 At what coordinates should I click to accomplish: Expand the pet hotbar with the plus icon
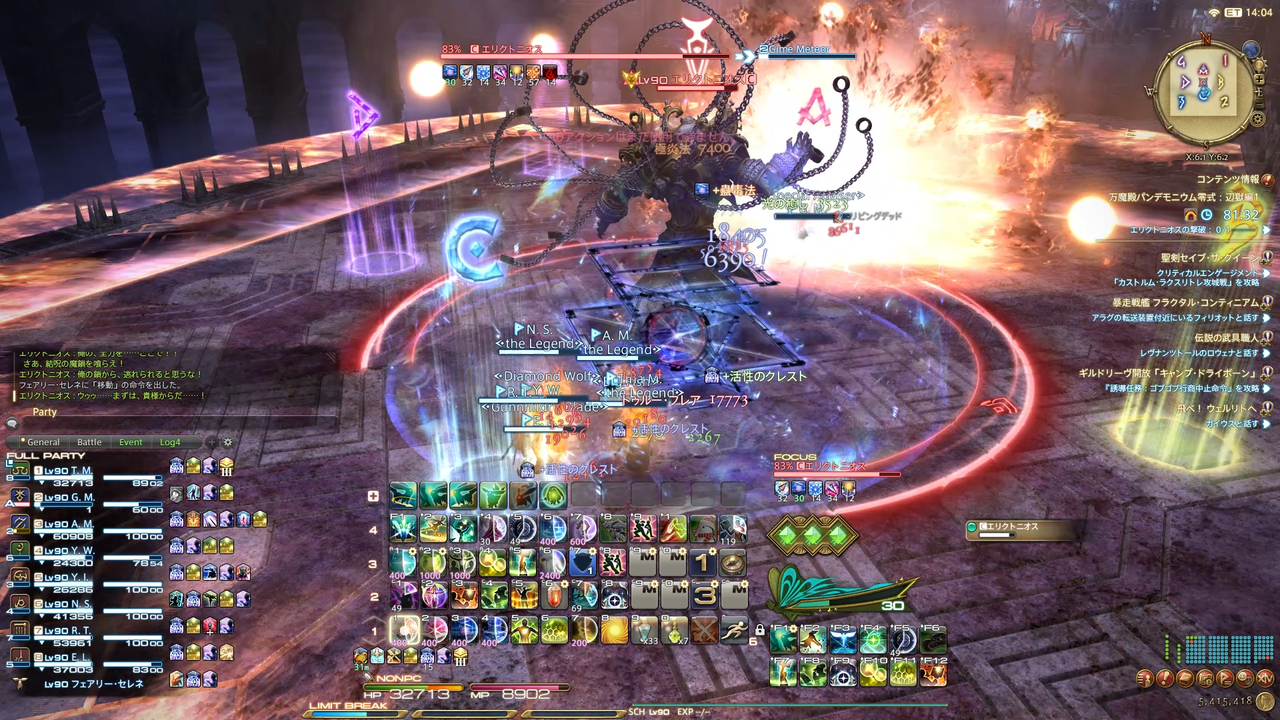pos(375,494)
